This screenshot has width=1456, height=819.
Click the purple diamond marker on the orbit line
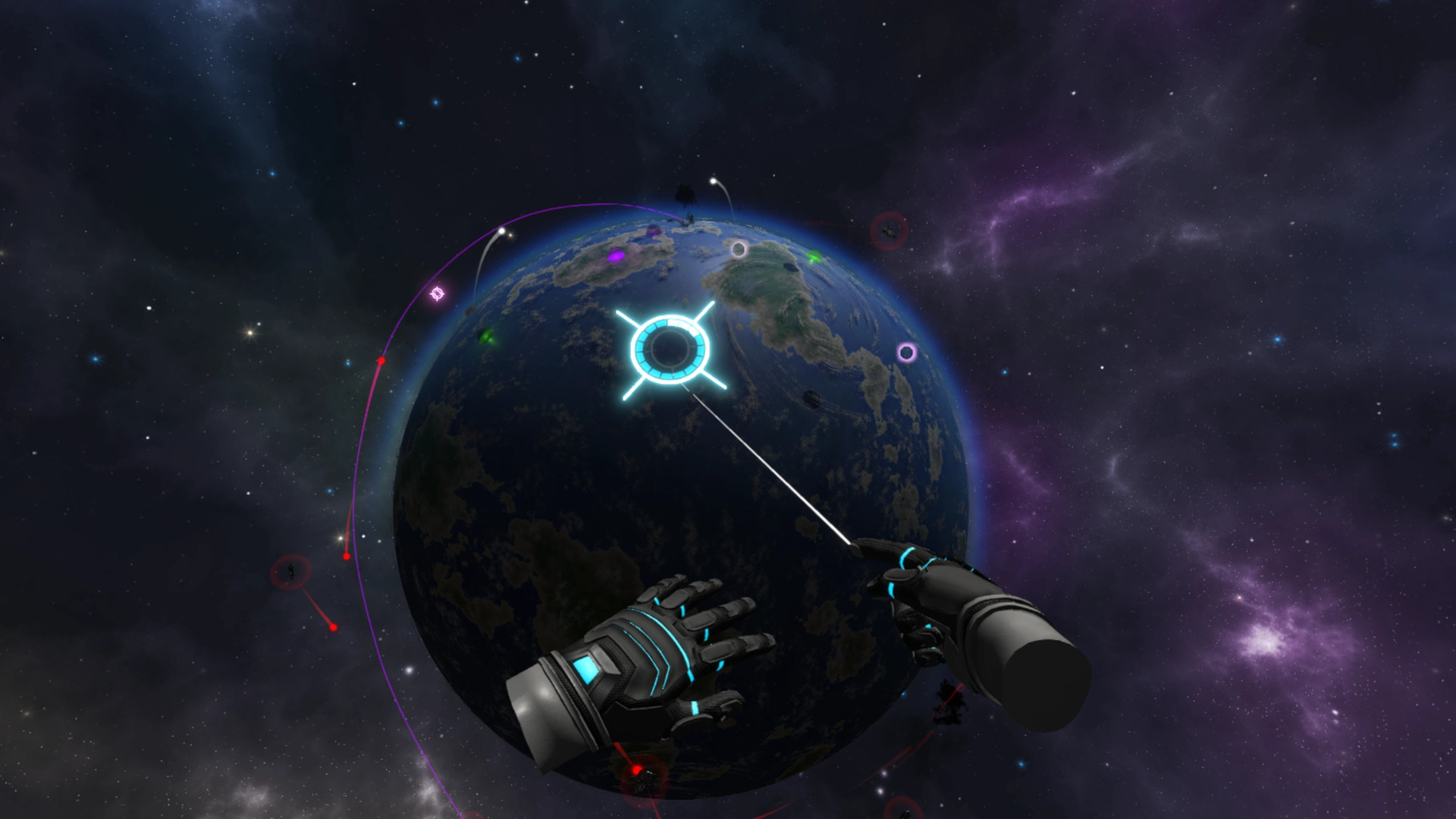click(x=438, y=293)
